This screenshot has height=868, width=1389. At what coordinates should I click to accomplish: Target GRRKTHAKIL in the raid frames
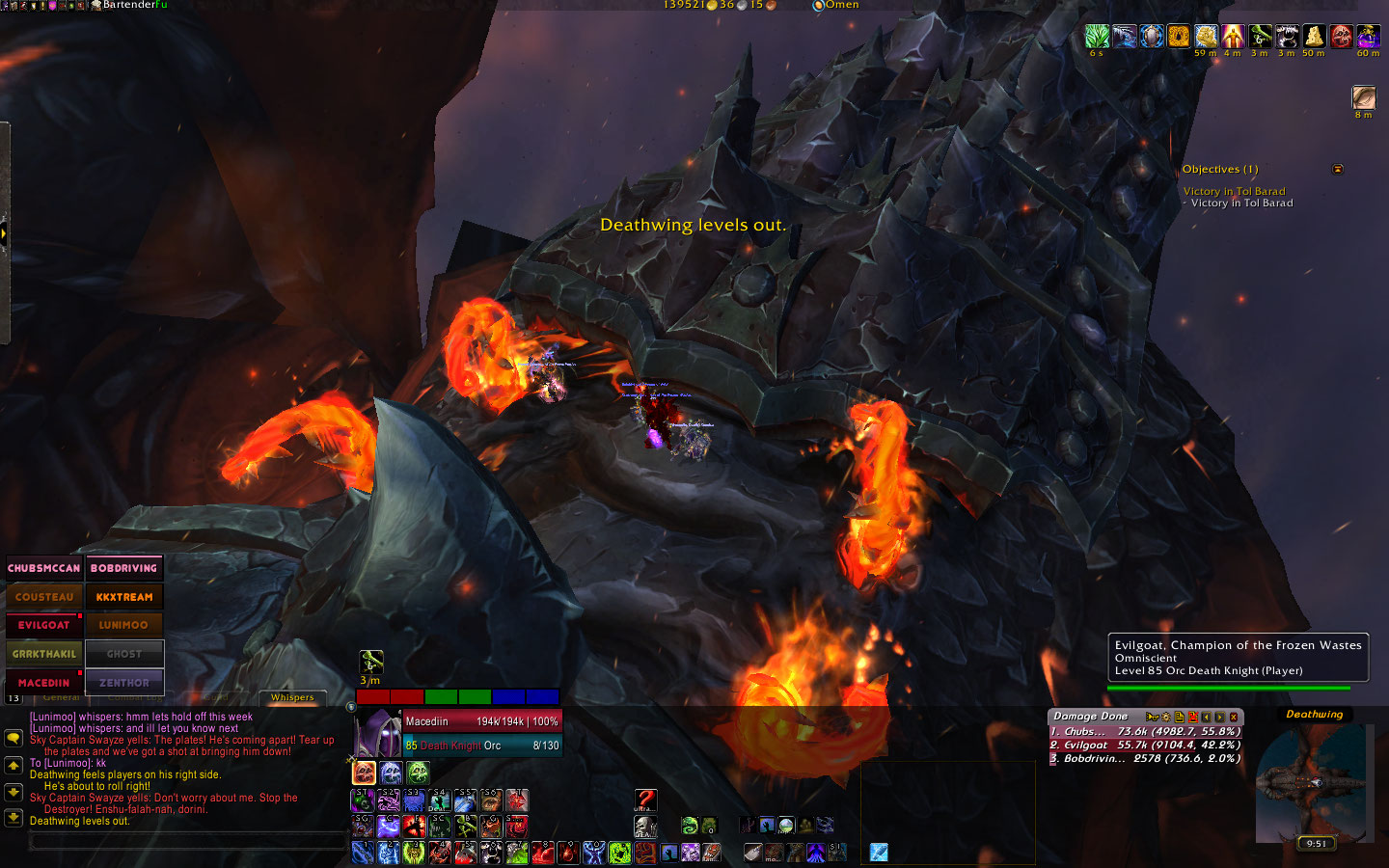pyautogui.click(x=44, y=654)
